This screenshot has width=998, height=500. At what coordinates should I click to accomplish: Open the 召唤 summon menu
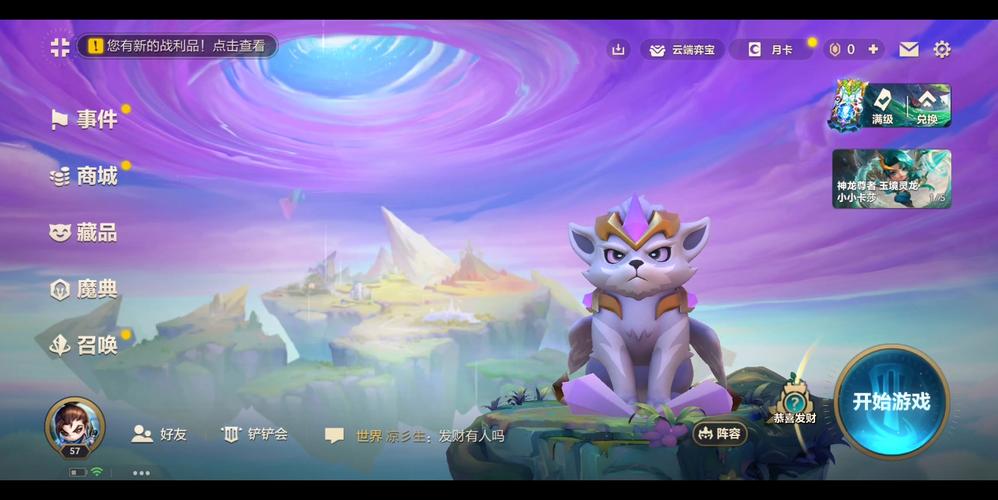(85, 345)
